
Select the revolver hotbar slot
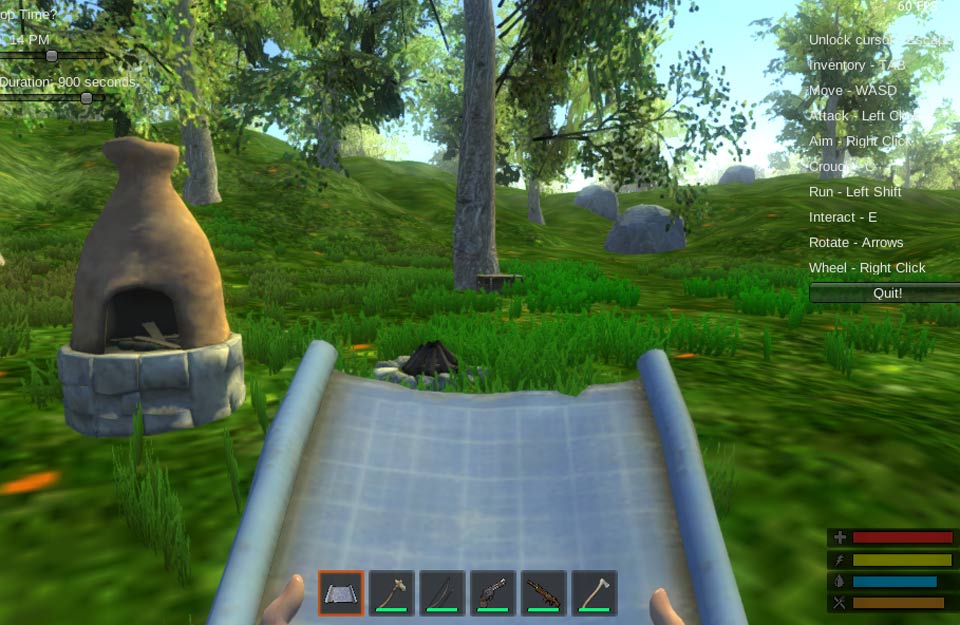click(x=493, y=593)
